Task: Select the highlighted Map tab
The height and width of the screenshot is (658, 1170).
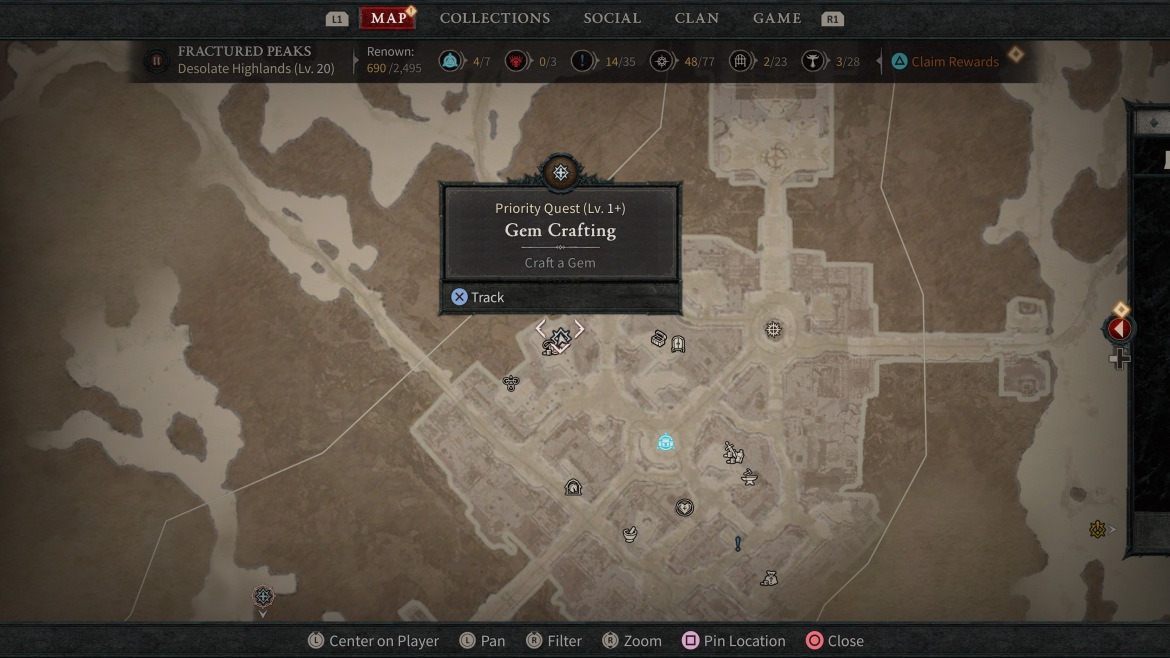Action: click(388, 18)
